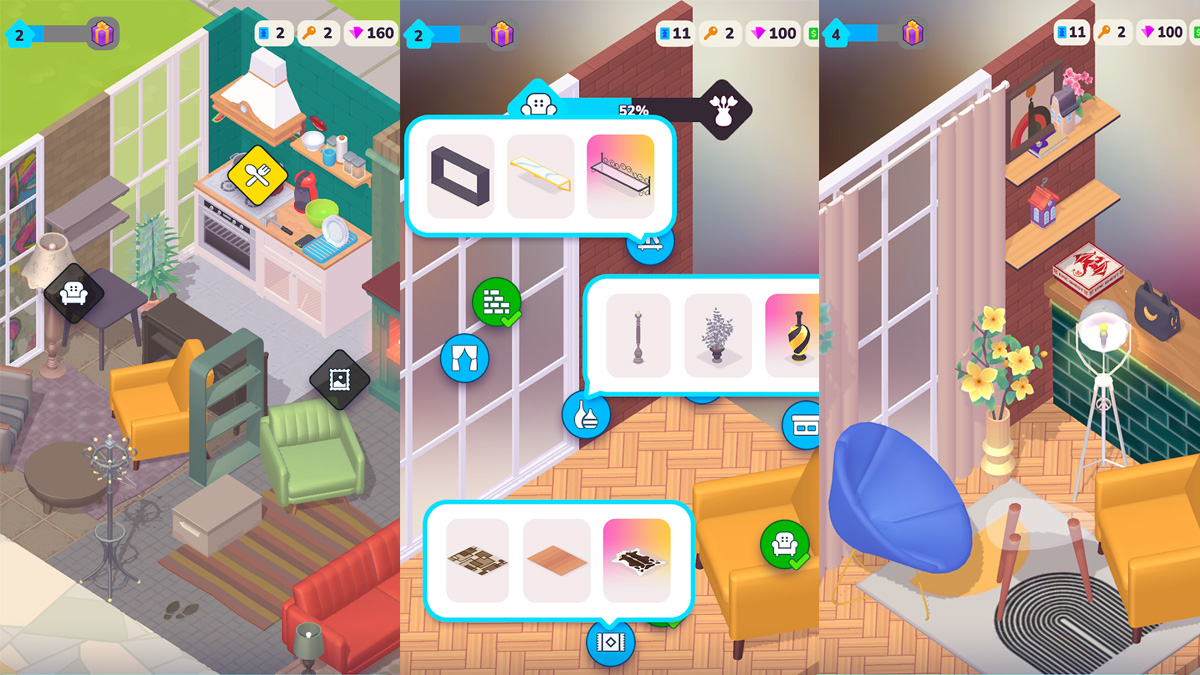Select the premium pink-background shelf option
This screenshot has width=1200, height=675.
[x=620, y=176]
